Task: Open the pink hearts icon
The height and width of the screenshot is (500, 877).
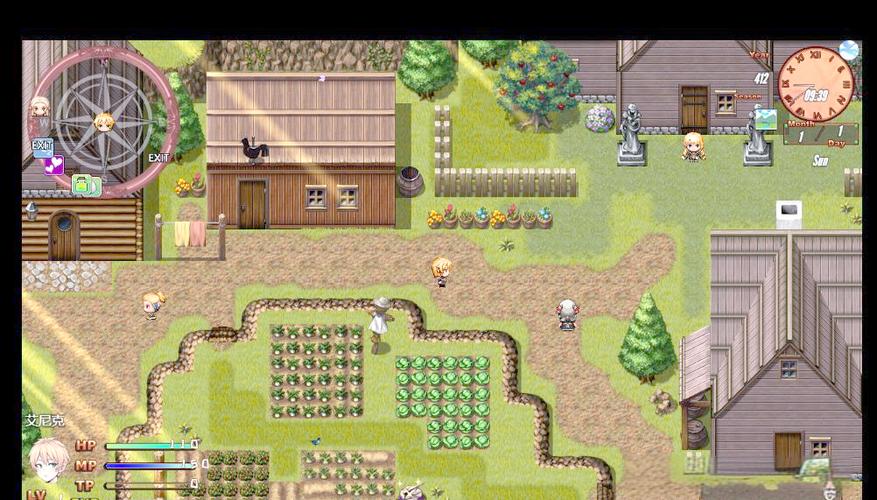Action: [54, 165]
